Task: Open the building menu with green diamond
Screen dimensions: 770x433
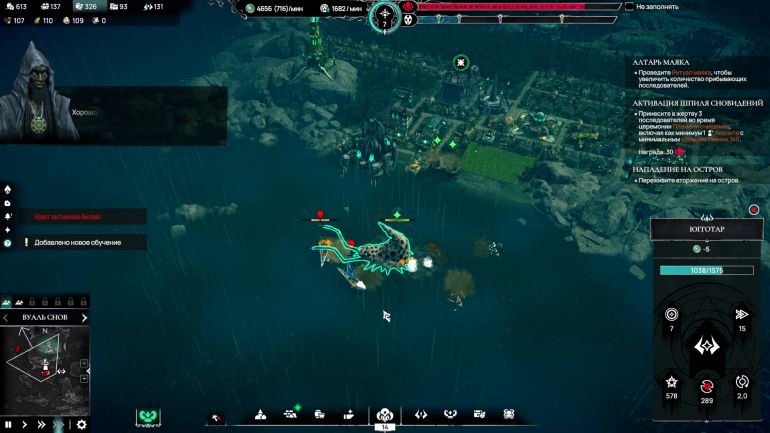Action: pos(292,414)
